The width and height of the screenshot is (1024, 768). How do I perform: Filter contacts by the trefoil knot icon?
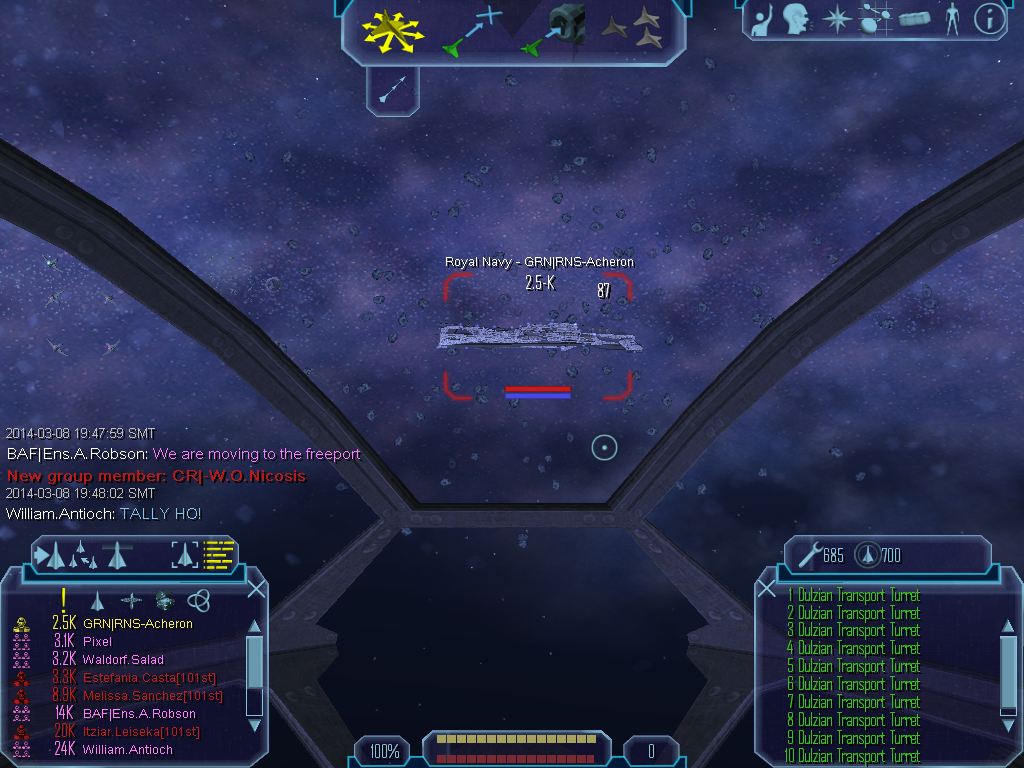[199, 600]
